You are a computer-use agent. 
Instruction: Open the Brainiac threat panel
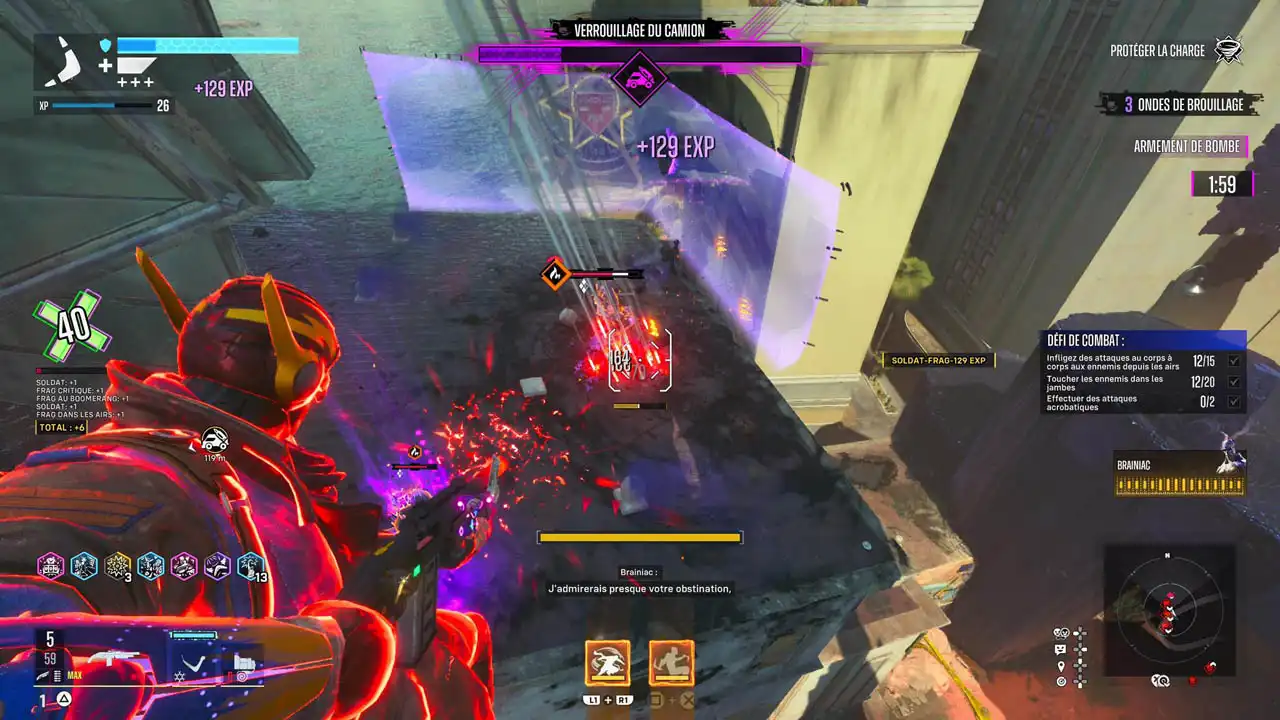[x=1180, y=474]
